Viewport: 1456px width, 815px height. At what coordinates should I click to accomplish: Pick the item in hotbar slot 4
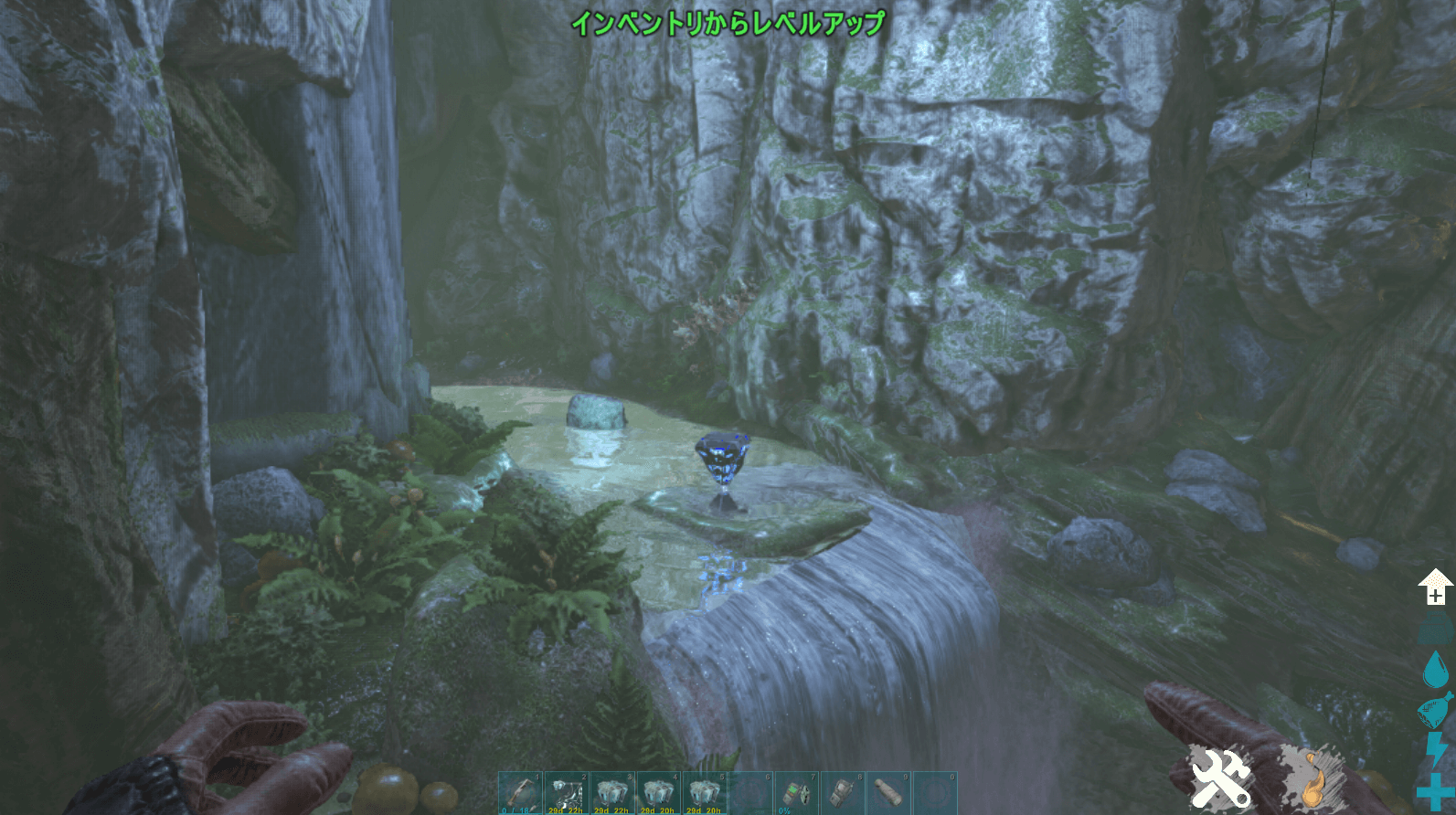pos(658,792)
